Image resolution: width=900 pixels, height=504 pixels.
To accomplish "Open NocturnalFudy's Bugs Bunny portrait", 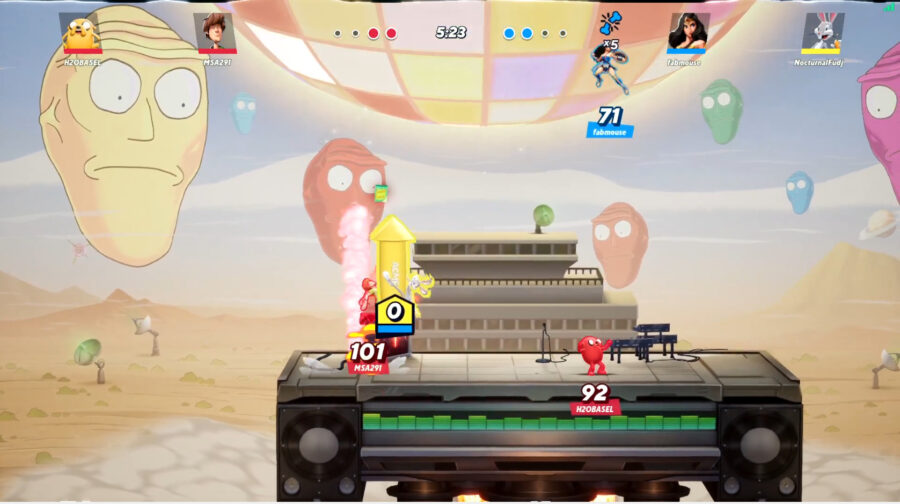I will (822, 30).
